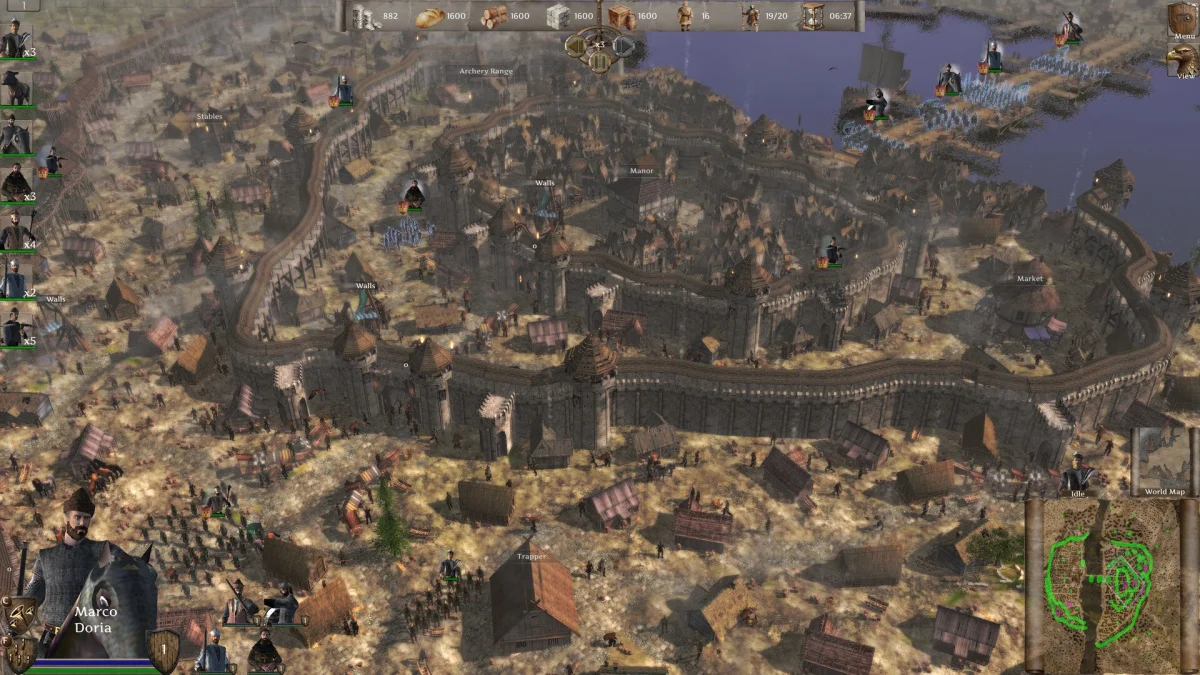
Task: Select the pack animal group portrait
Action: [16, 89]
